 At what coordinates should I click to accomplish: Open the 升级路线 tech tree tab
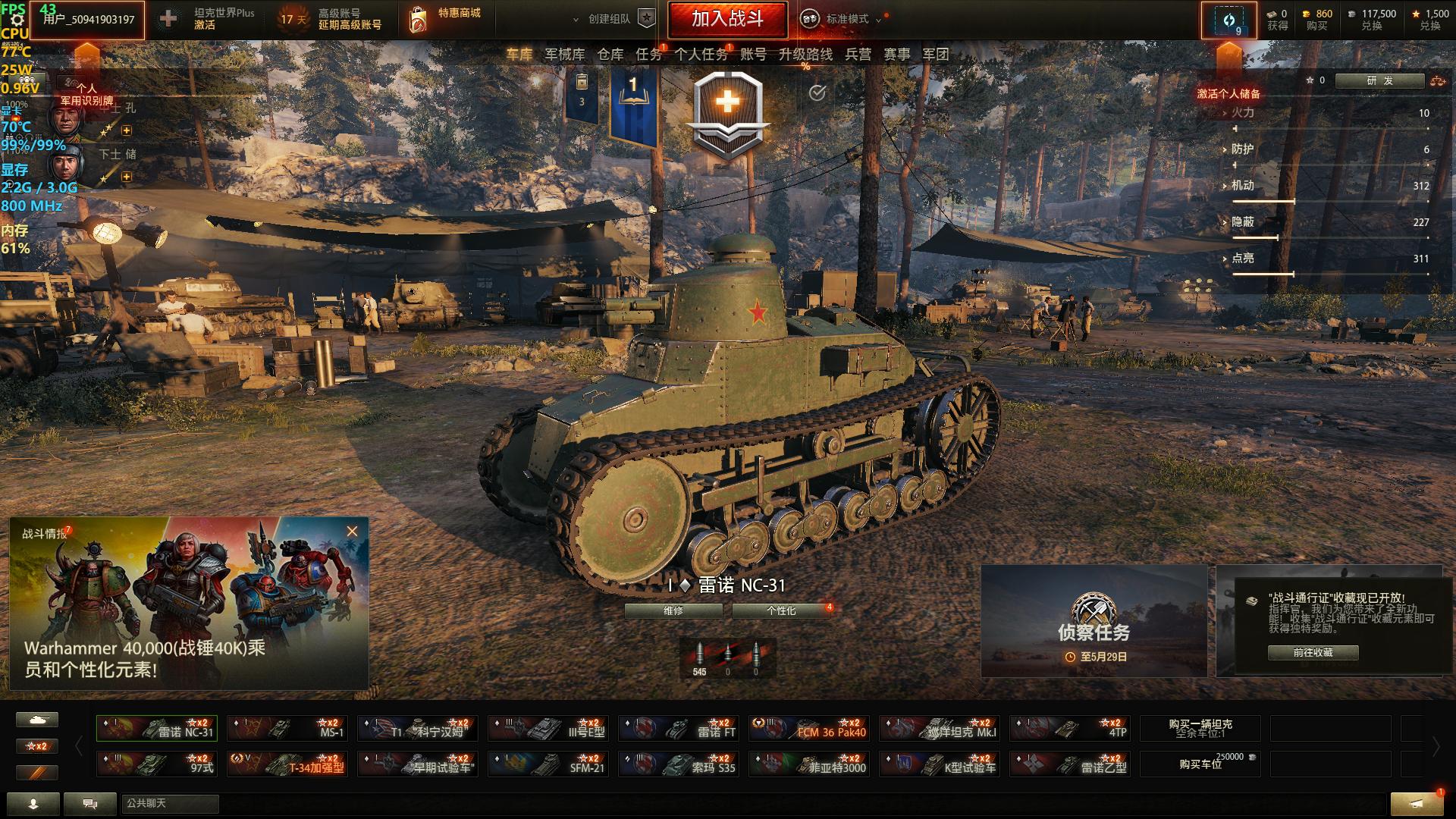click(805, 55)
